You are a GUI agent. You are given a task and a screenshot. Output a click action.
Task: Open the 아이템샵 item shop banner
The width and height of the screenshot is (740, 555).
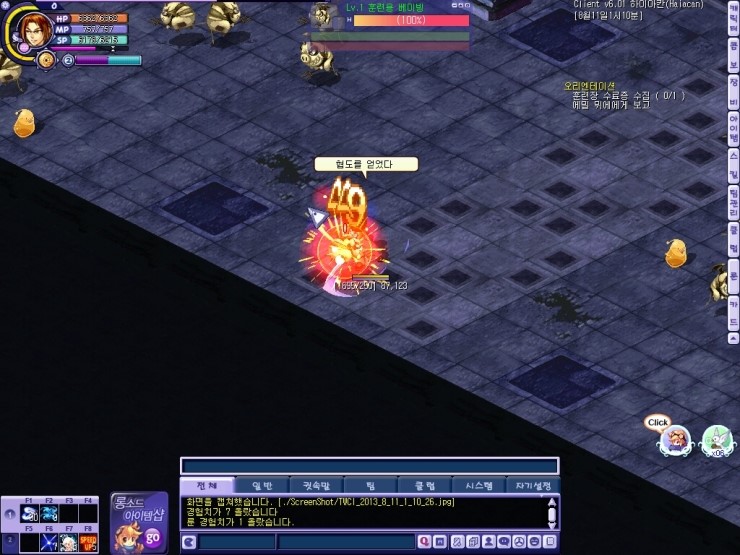[138, 519]
